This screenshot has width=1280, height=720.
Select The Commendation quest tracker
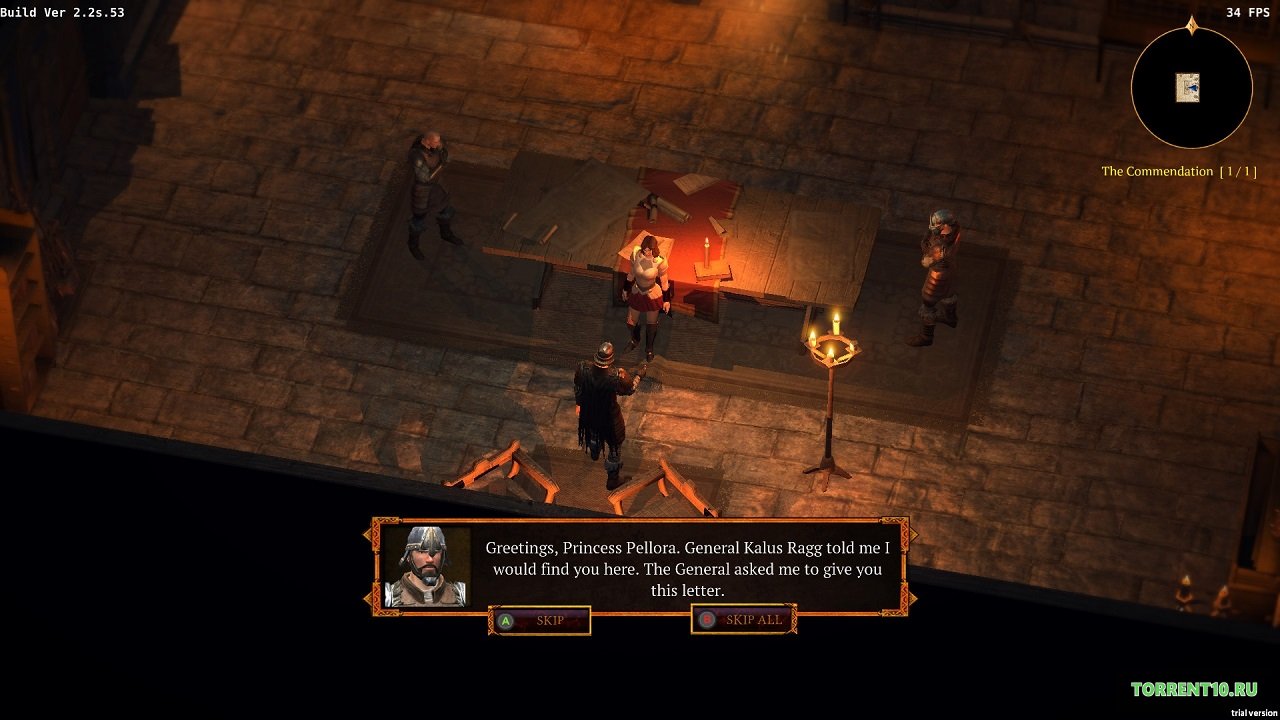pyautogui.click(x=1177, y=171)
